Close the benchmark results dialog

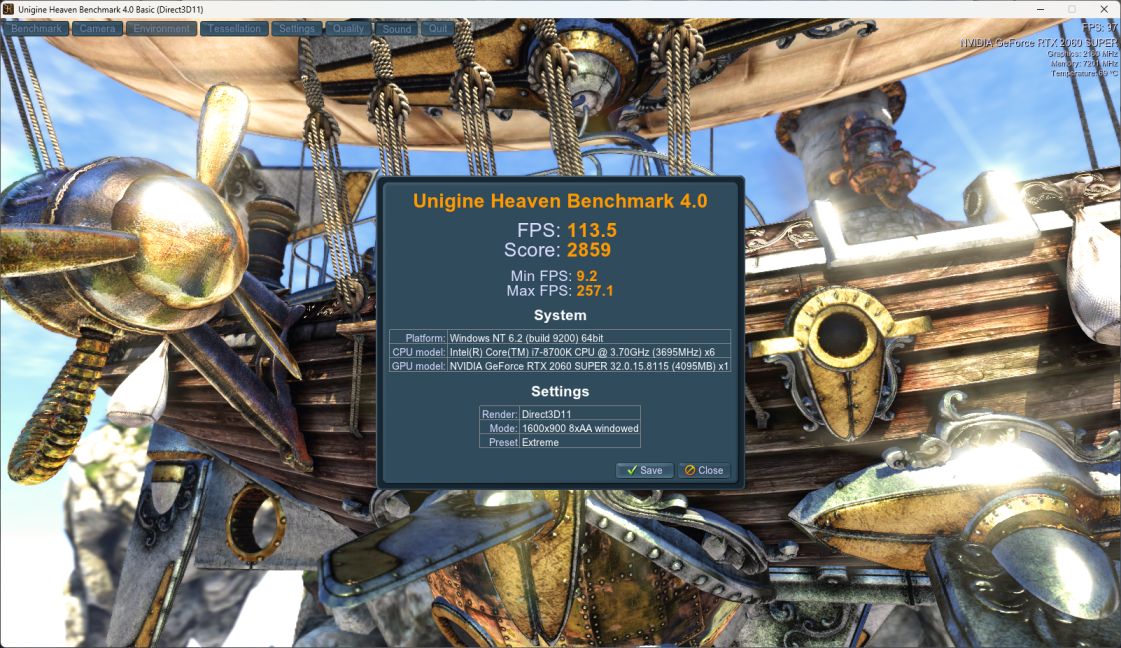pyautogui.click(x=704, y=470)
